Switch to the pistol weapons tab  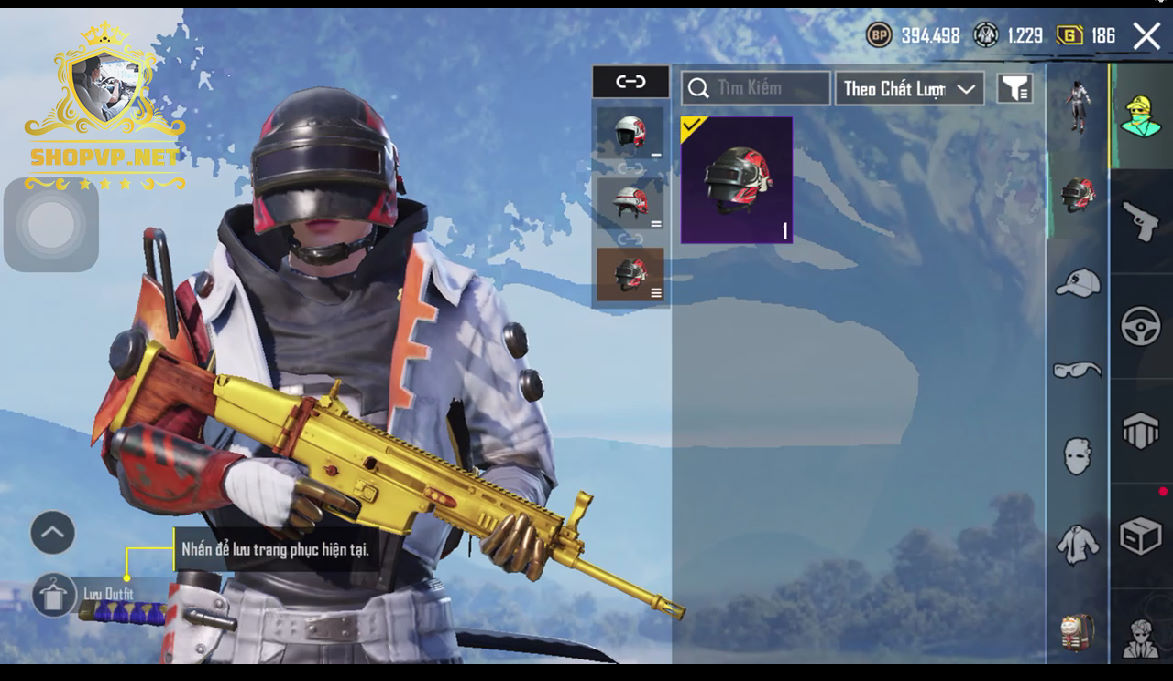(x=1141, y=220)
